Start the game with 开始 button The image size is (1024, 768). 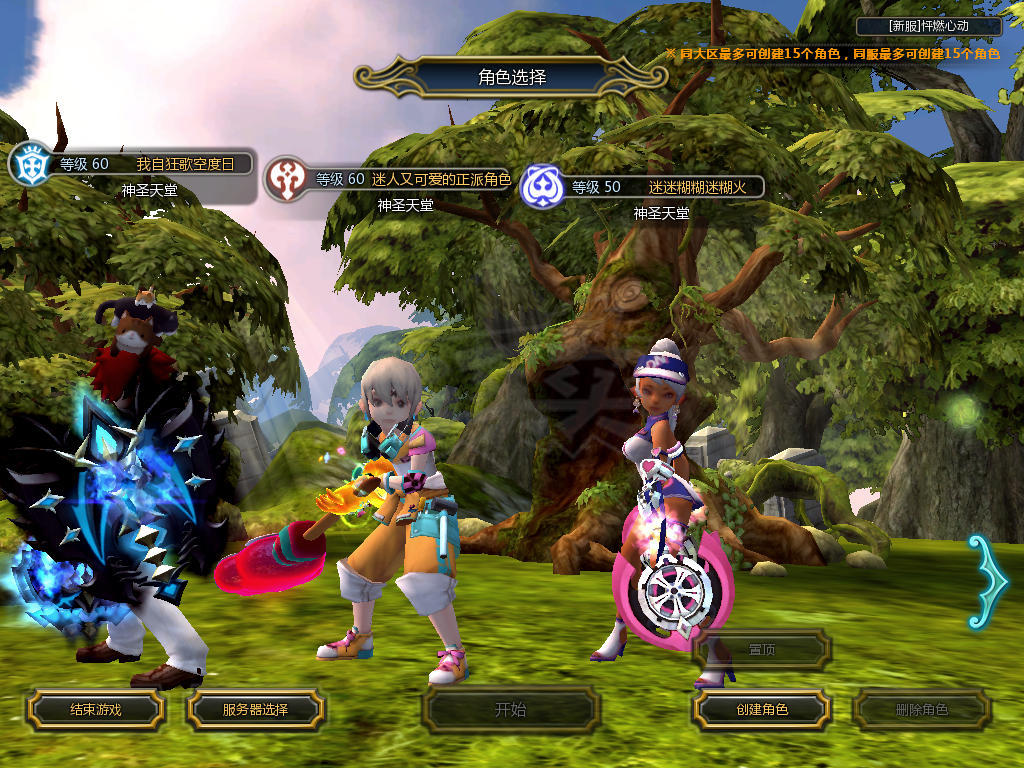(x=510, y=710)
